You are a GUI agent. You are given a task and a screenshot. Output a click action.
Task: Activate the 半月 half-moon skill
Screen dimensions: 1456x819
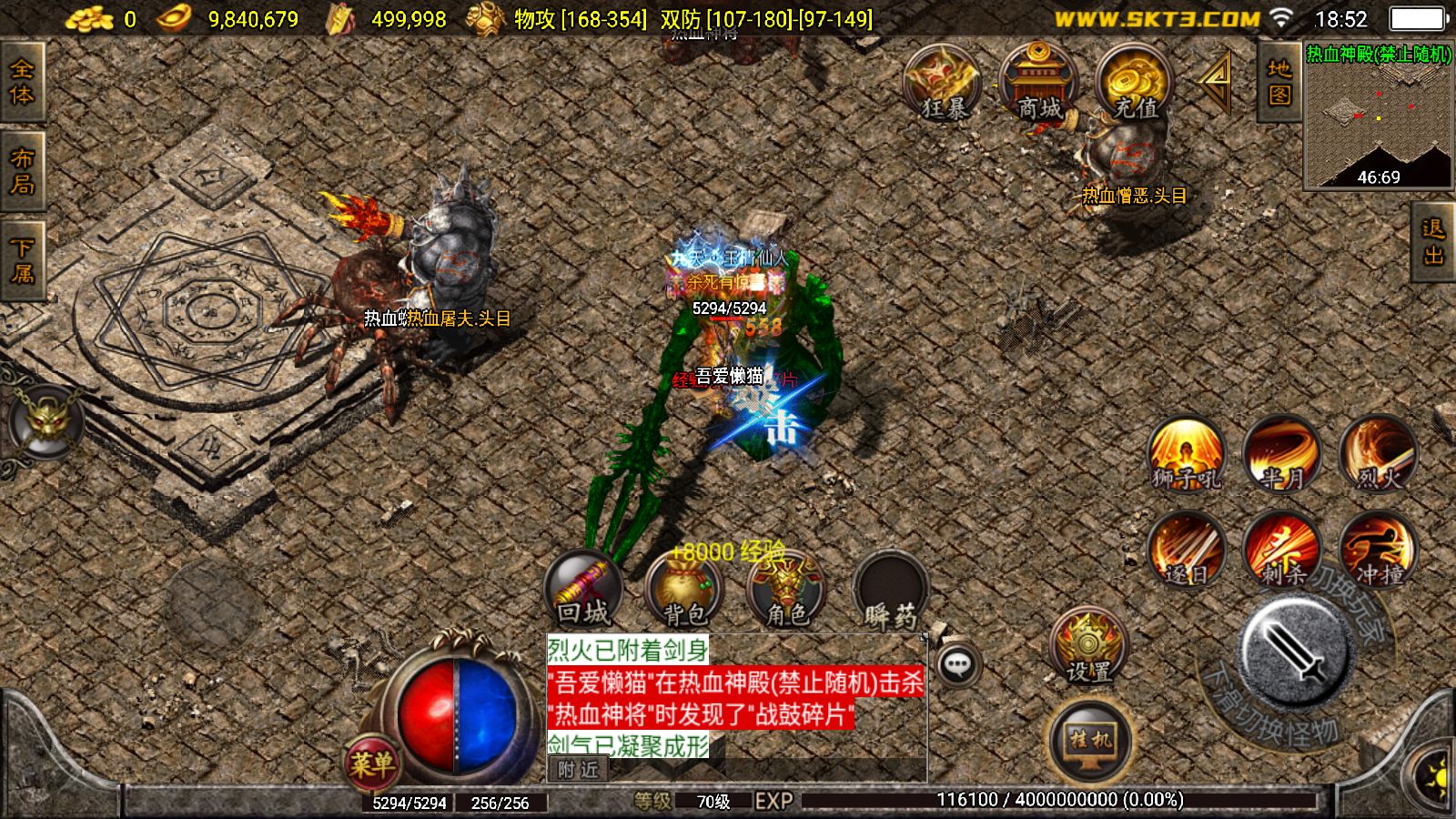(x=1282, y=454)
